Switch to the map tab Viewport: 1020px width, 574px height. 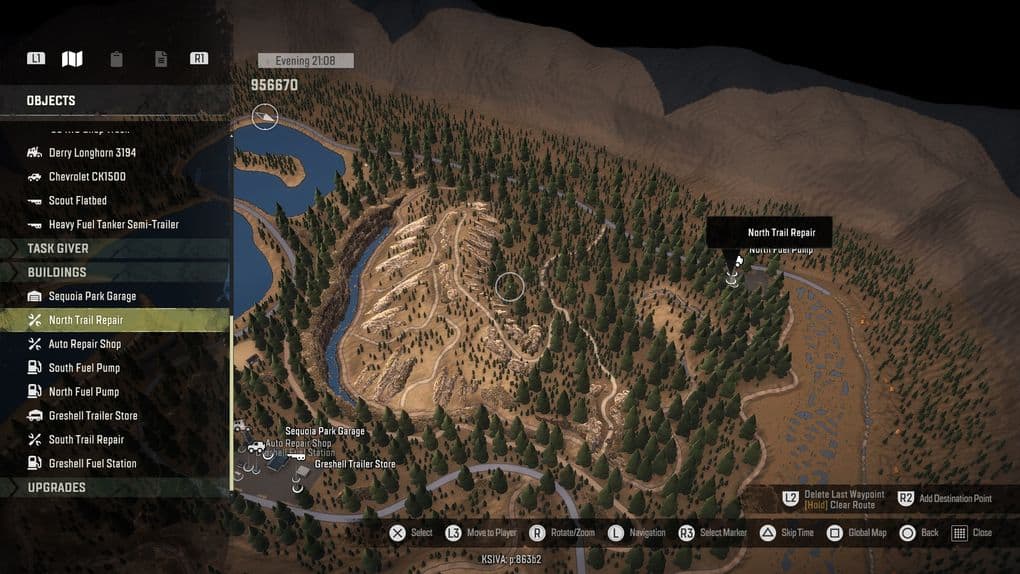[x=72, y=59]
